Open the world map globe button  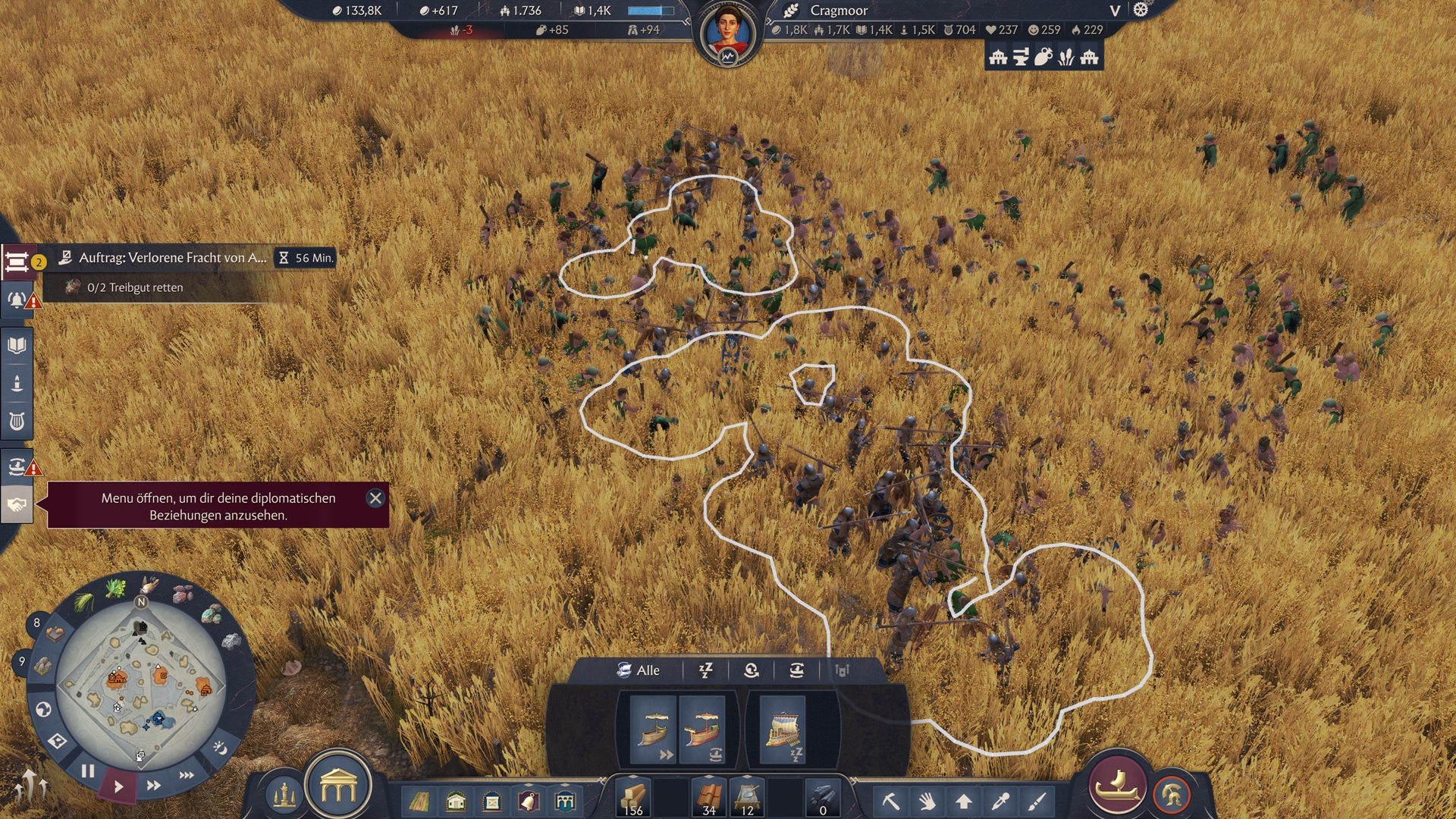coord(43,710)
